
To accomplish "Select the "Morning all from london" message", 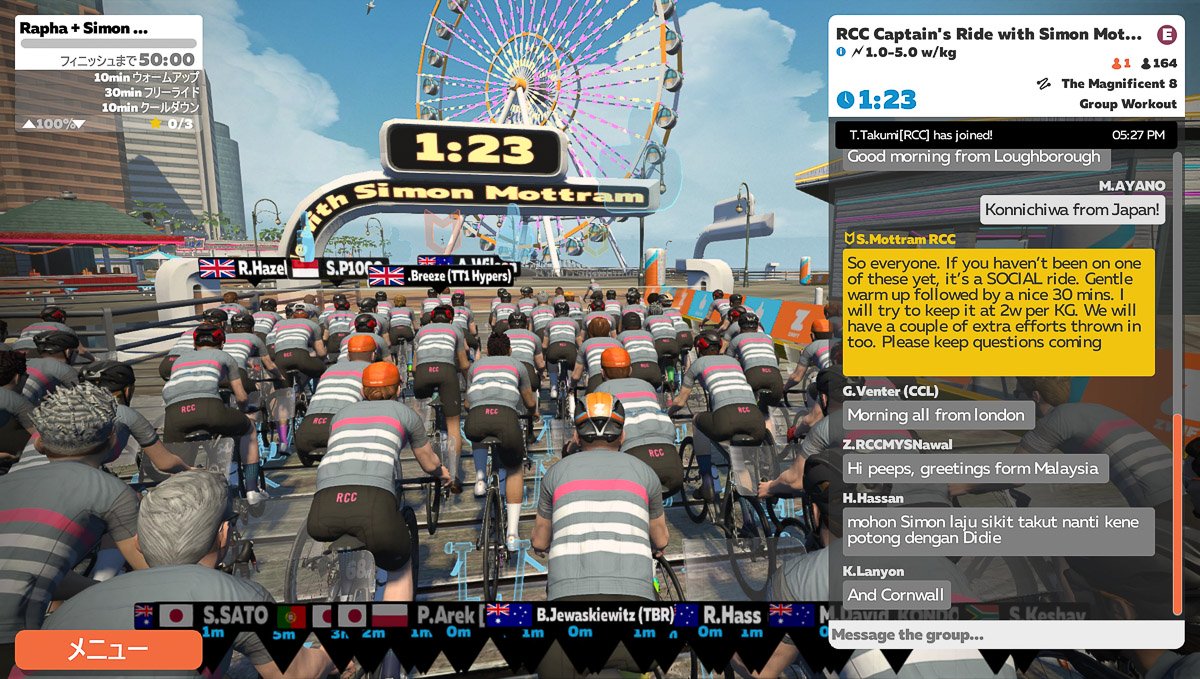I will [938, 415].
